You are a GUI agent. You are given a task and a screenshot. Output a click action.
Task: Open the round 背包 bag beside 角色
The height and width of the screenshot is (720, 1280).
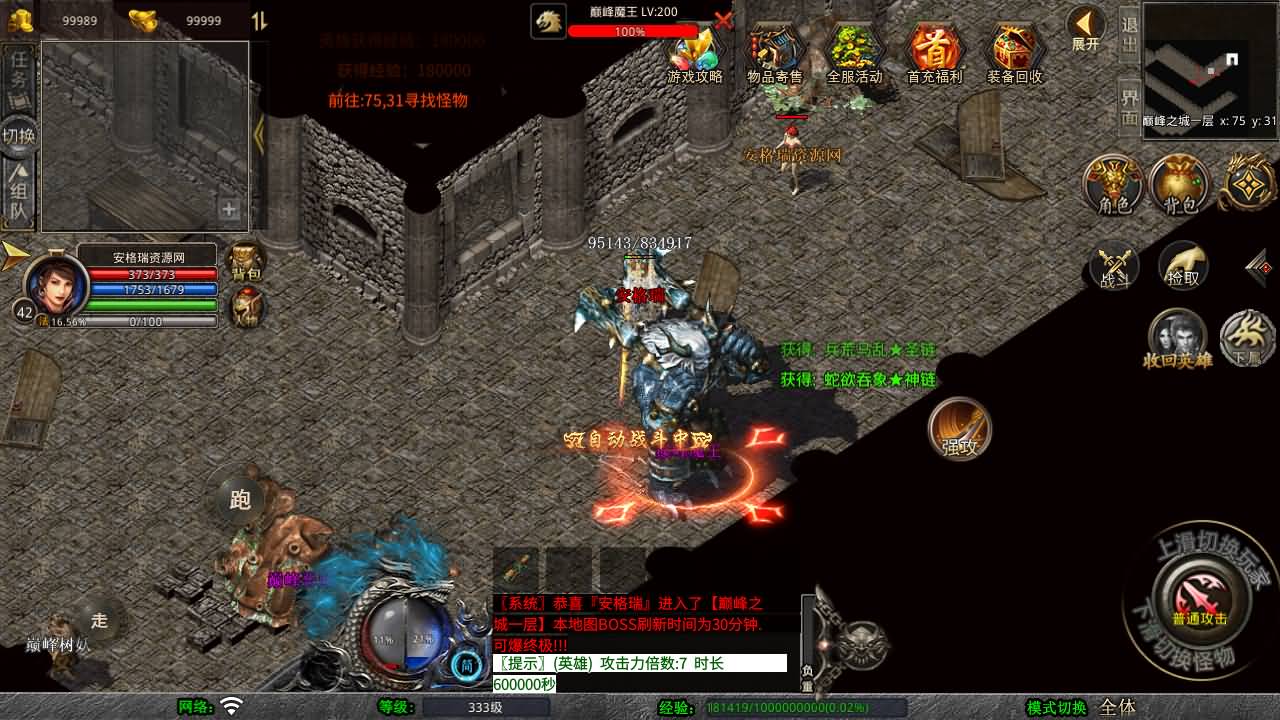1180,185
